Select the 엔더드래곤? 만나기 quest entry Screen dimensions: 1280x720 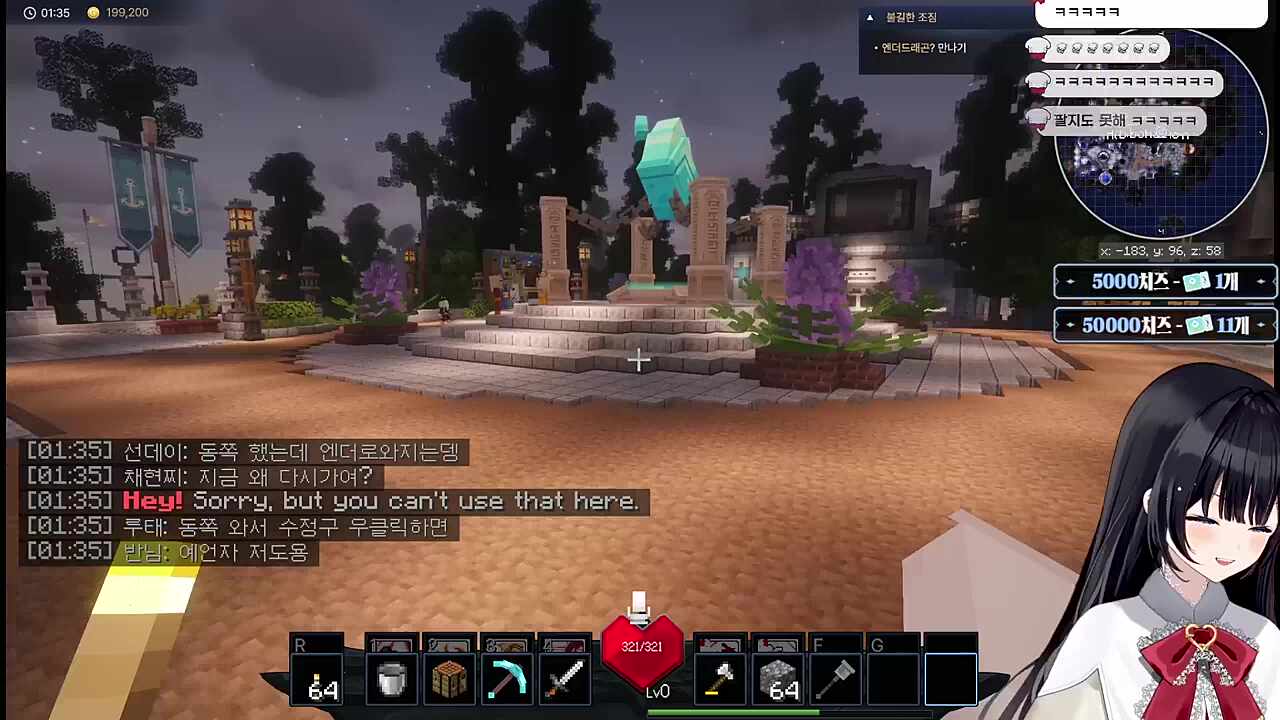tap(919, 47)
